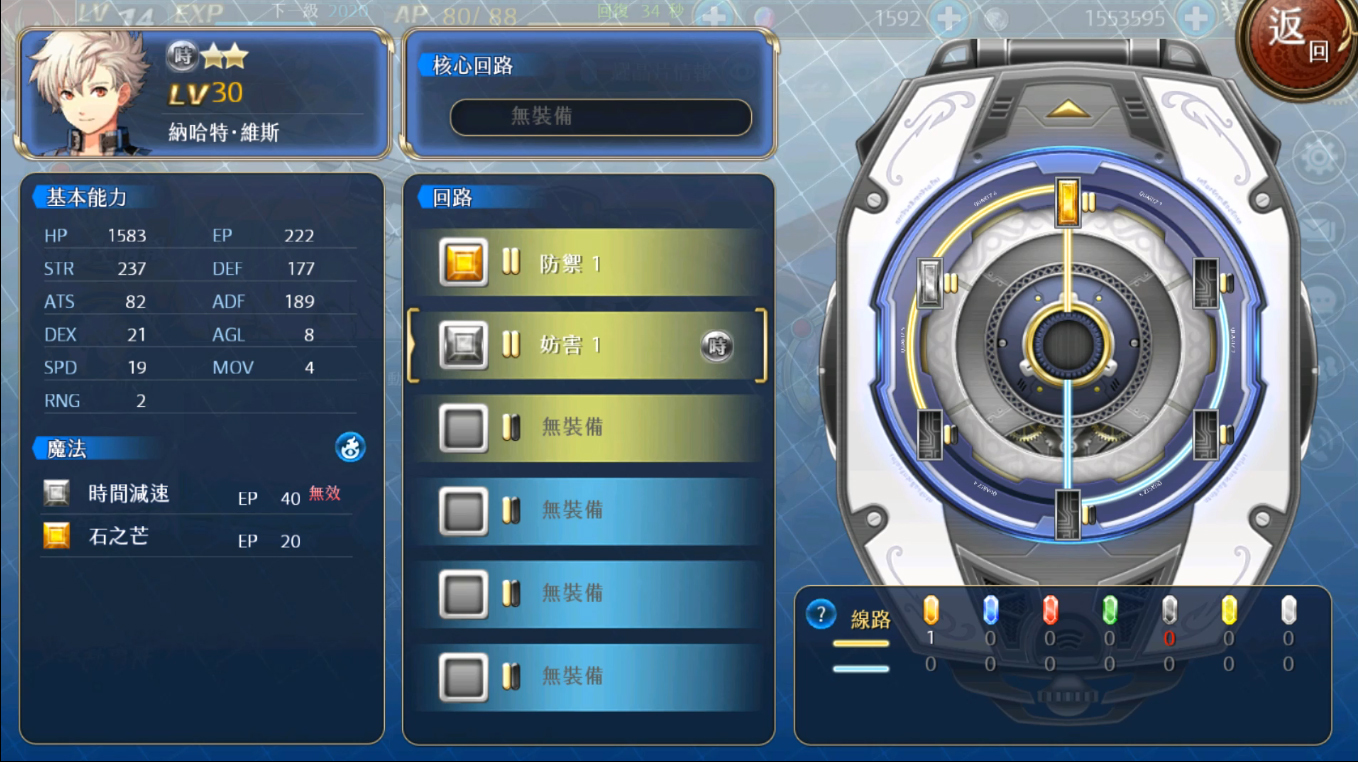Open the 線路 help question mark
The image size is (1358, 762).
coord(820,614)
